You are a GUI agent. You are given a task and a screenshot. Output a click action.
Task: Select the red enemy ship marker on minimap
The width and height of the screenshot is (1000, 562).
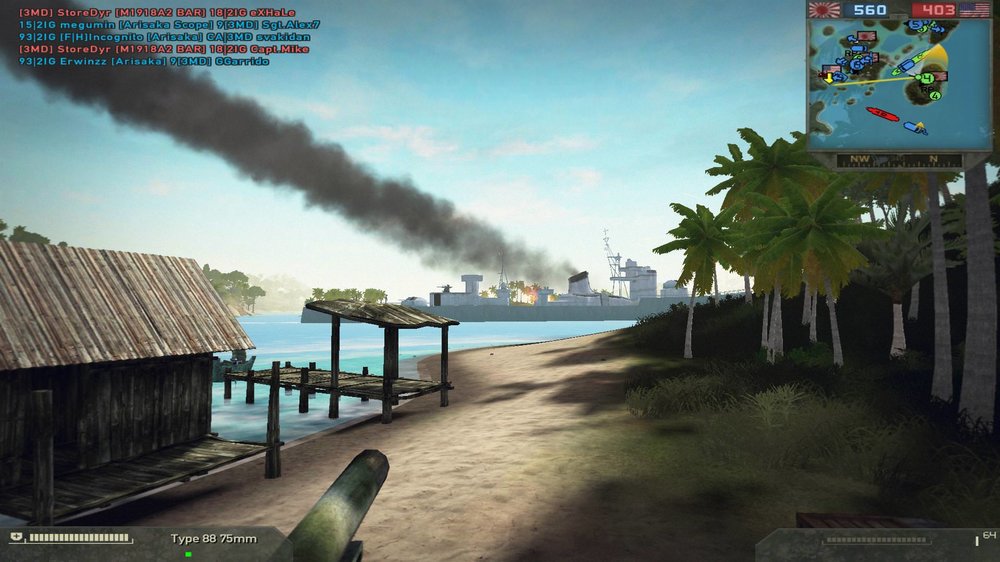pos(882,114)
